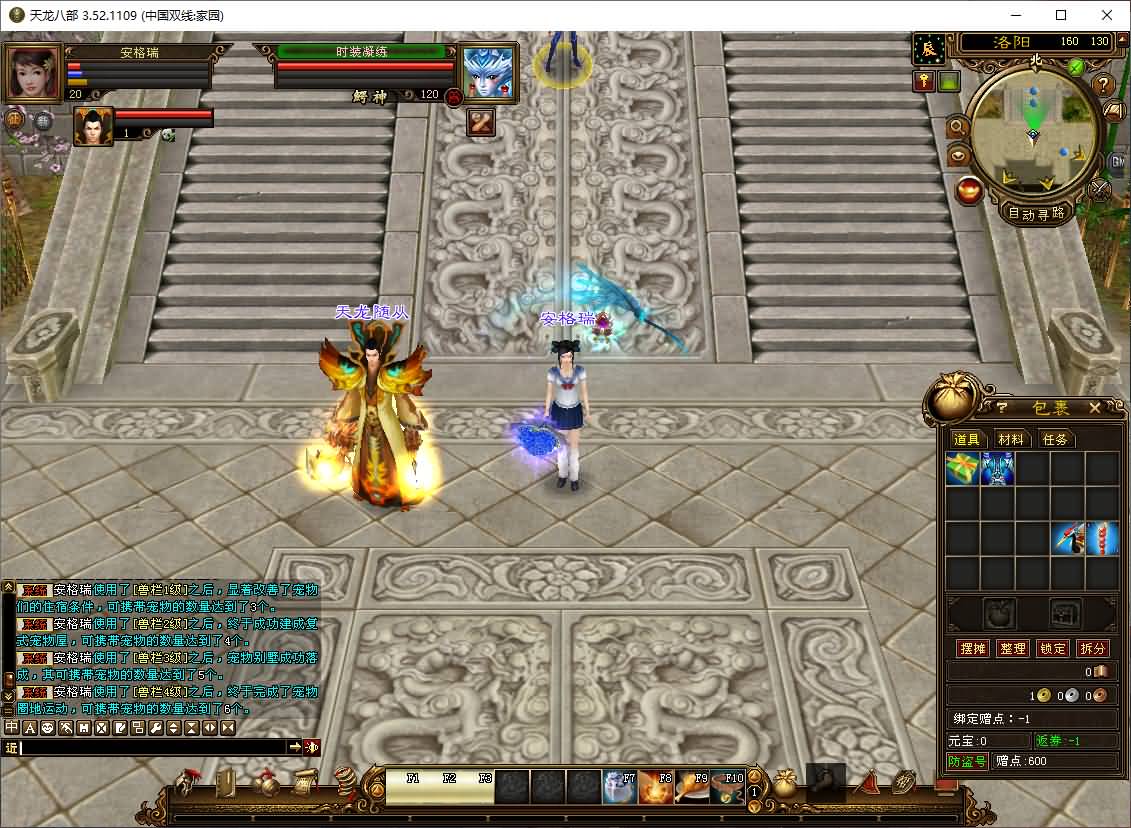Select the green gift box item
This screenshot has width=1131, height=828.
[x=962, y=468]
